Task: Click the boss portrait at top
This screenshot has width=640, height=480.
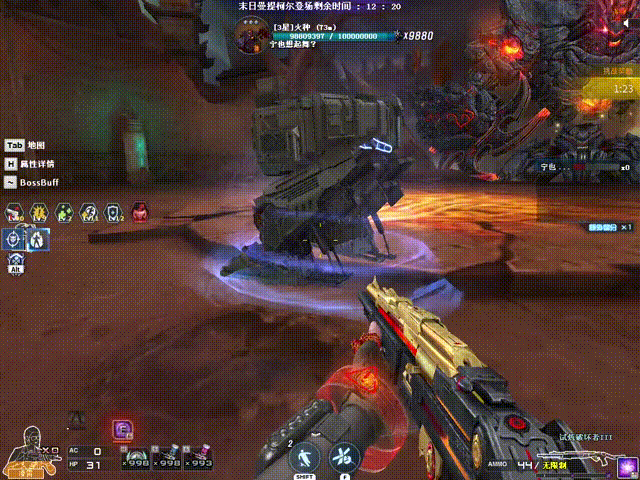Action: coord(252,33)
